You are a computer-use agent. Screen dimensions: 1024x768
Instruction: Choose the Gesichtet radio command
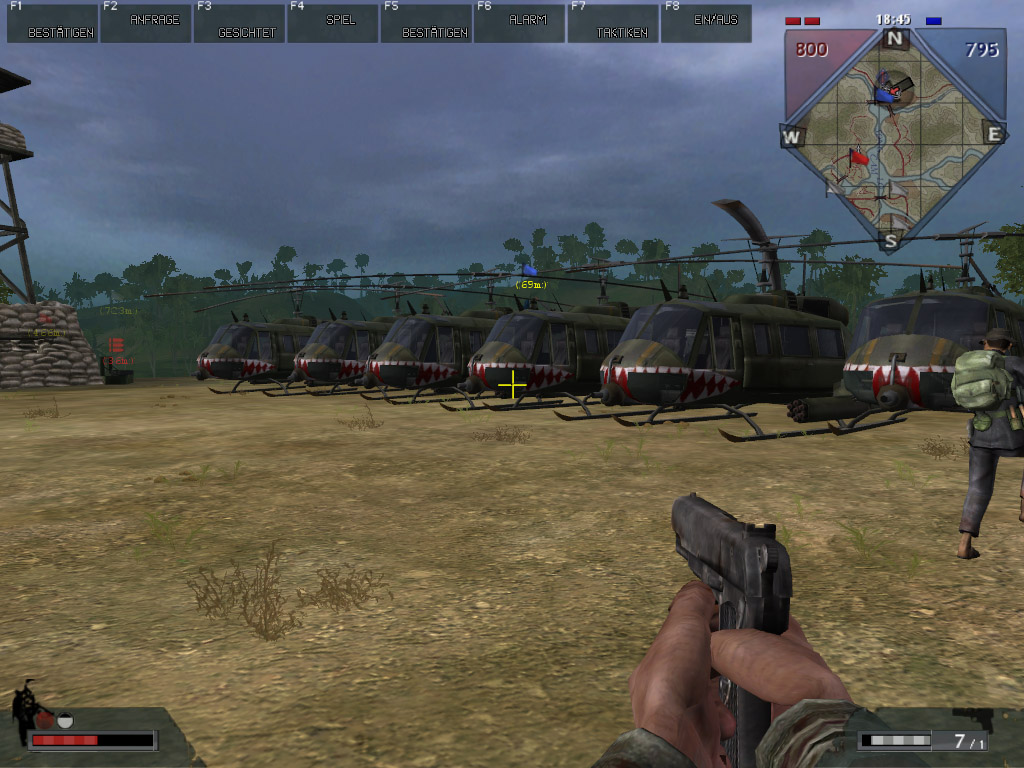coord(239,23)
